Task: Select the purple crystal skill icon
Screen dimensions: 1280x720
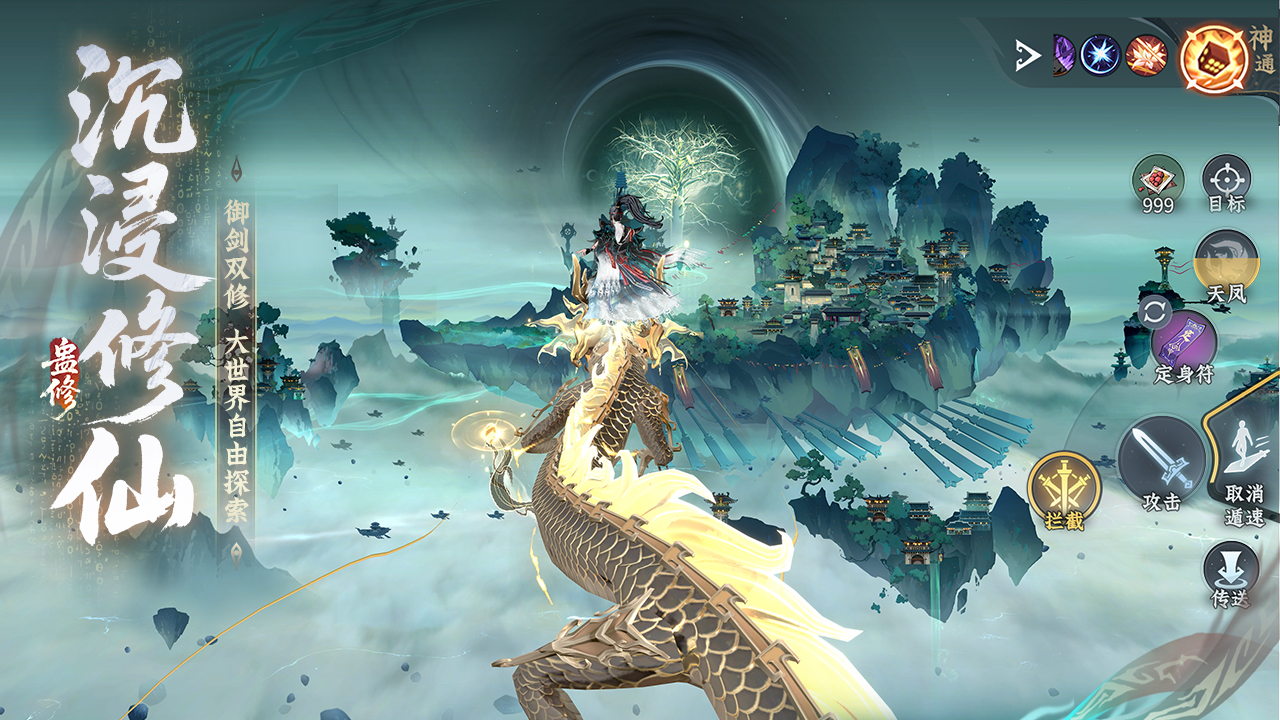Action: (1061, 55)
